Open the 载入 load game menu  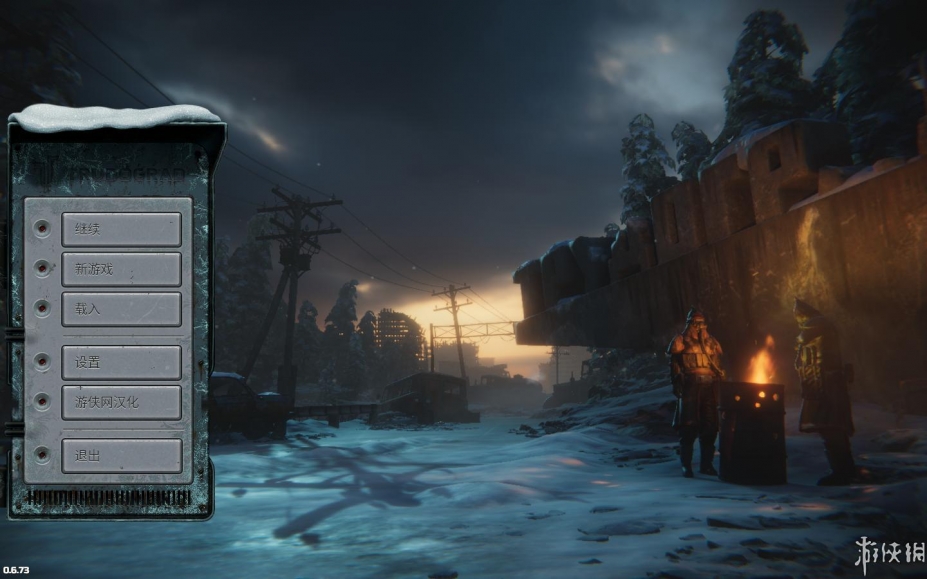point(121,309)
